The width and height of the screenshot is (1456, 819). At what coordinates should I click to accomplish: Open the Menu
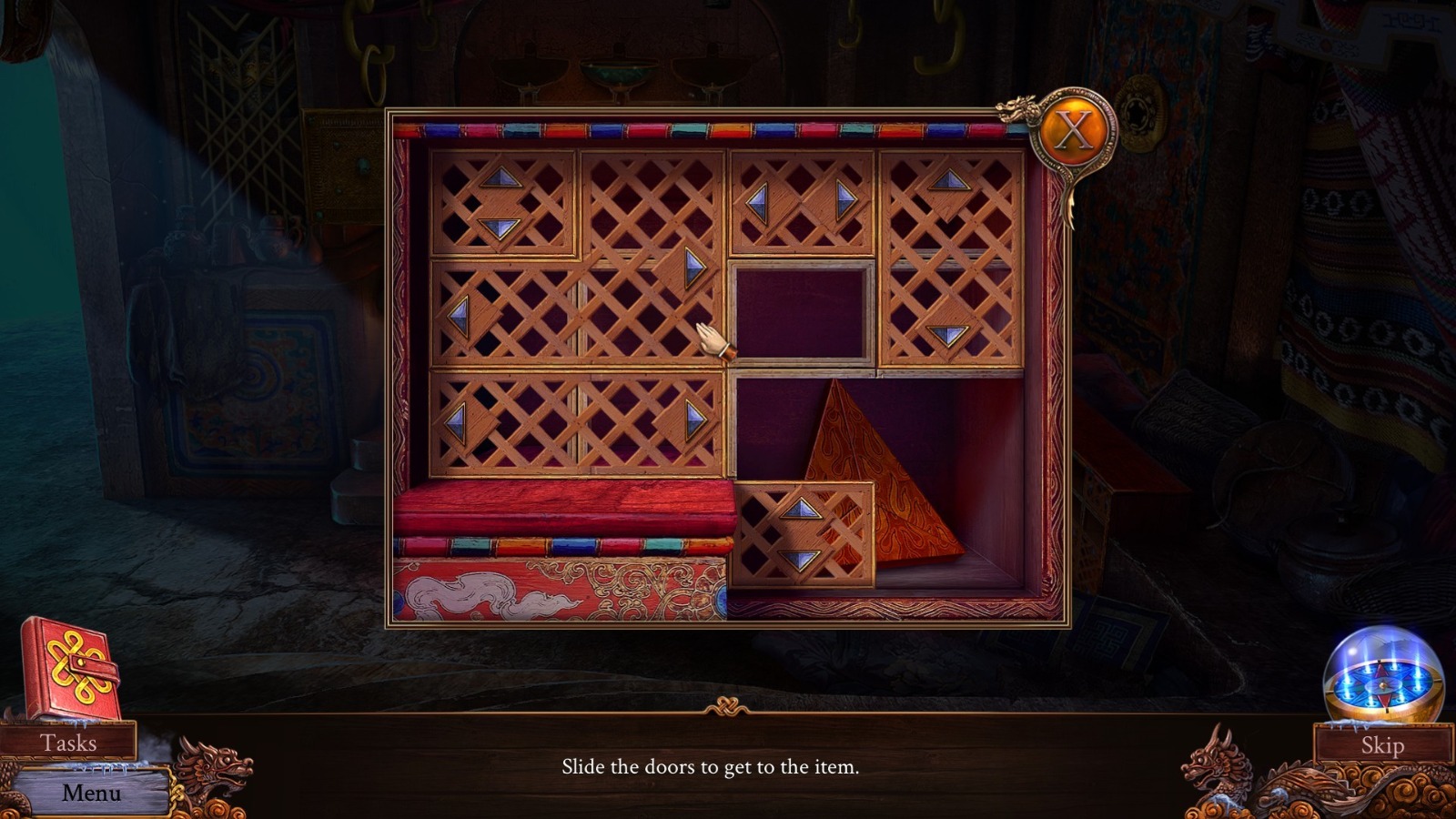[x=92, y=793]
